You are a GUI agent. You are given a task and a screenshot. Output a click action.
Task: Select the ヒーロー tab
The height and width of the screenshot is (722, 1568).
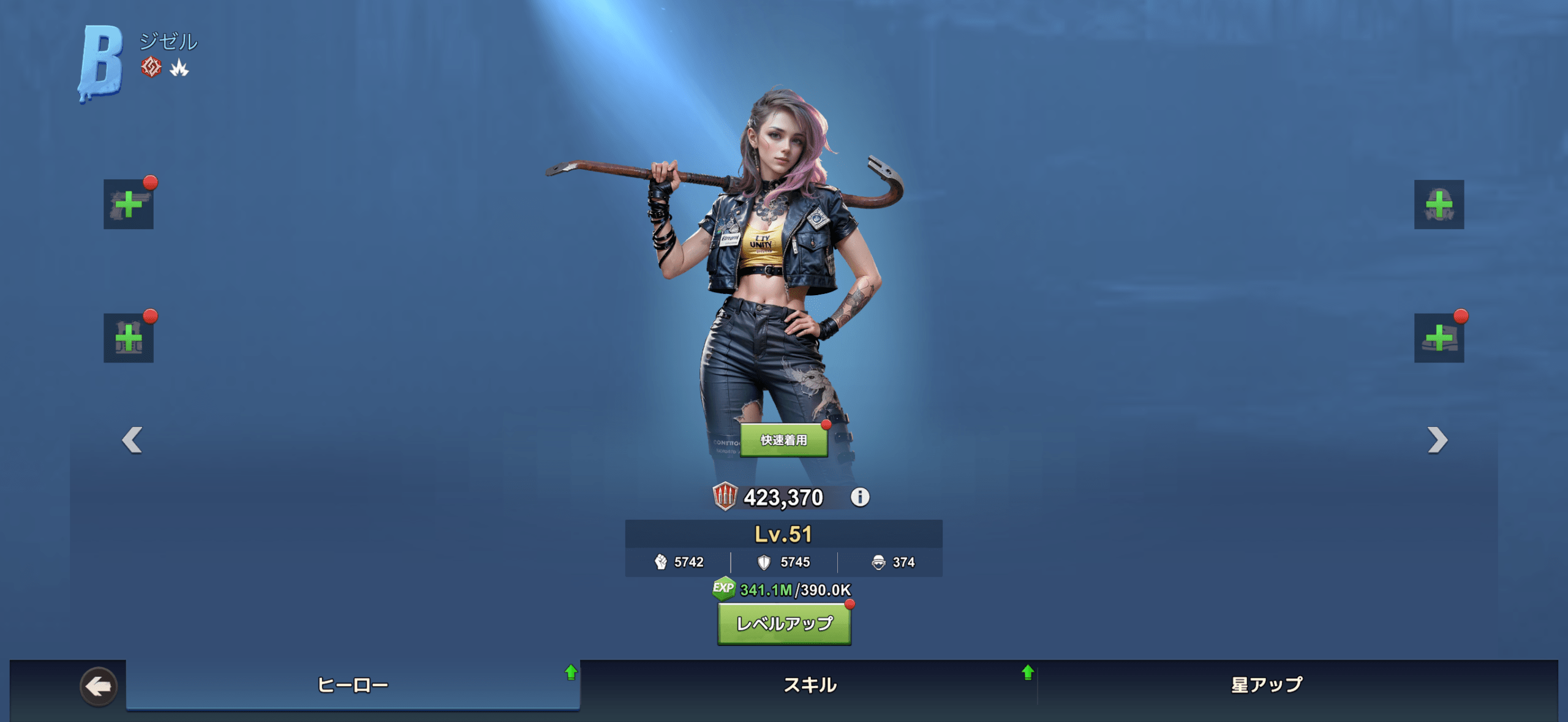click(x=353, y=685)
